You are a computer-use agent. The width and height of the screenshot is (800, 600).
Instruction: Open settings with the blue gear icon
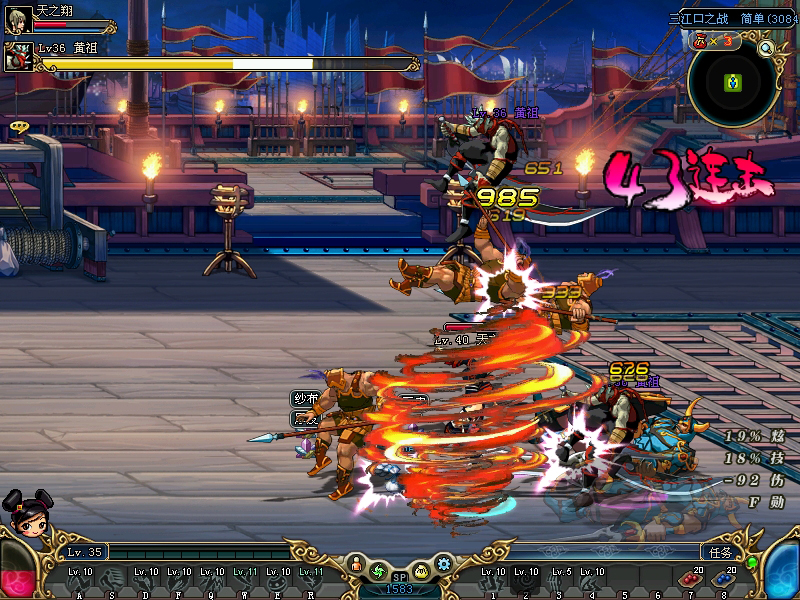(444, 564)
